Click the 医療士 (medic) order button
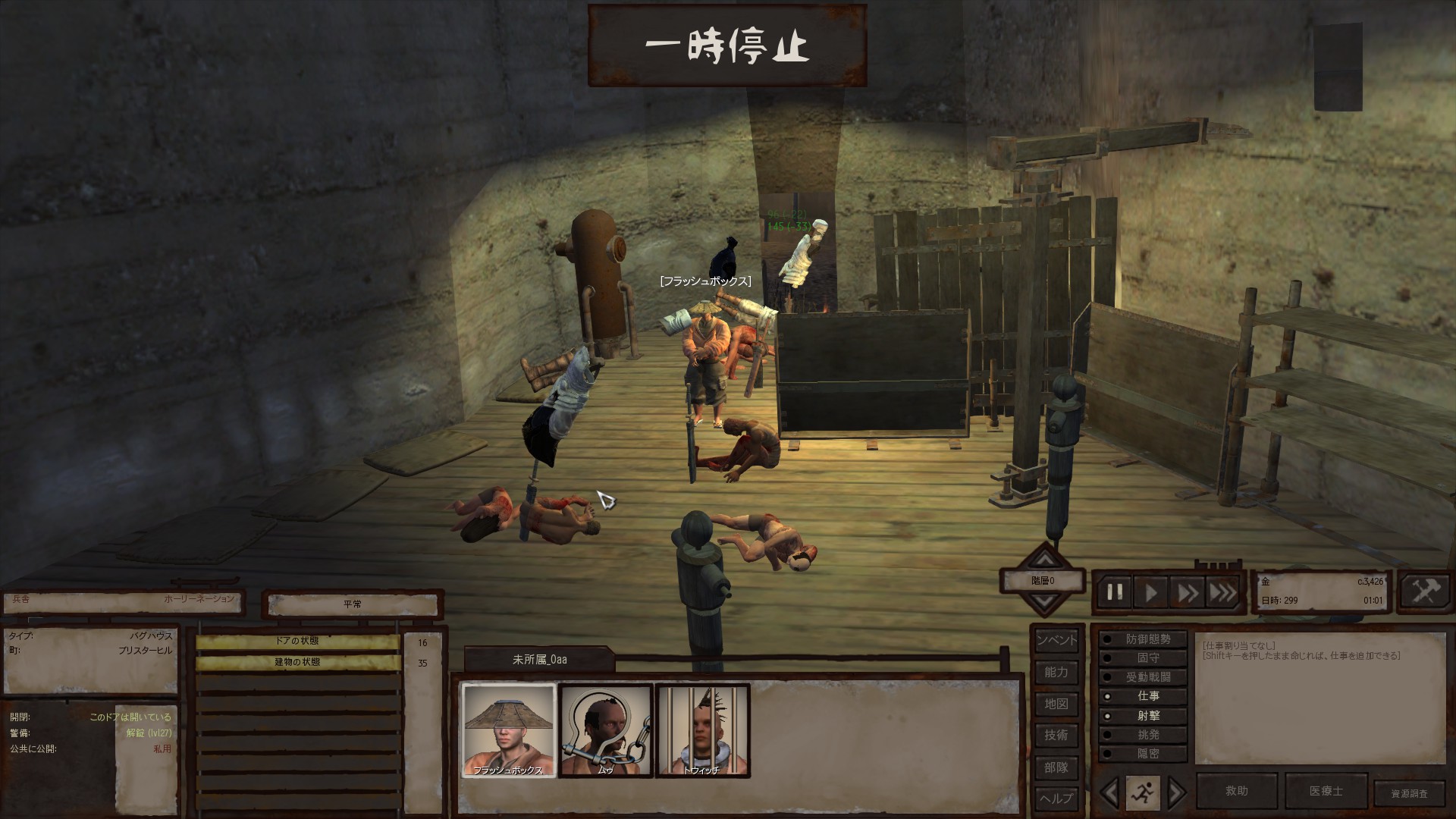 point(1326,791)
